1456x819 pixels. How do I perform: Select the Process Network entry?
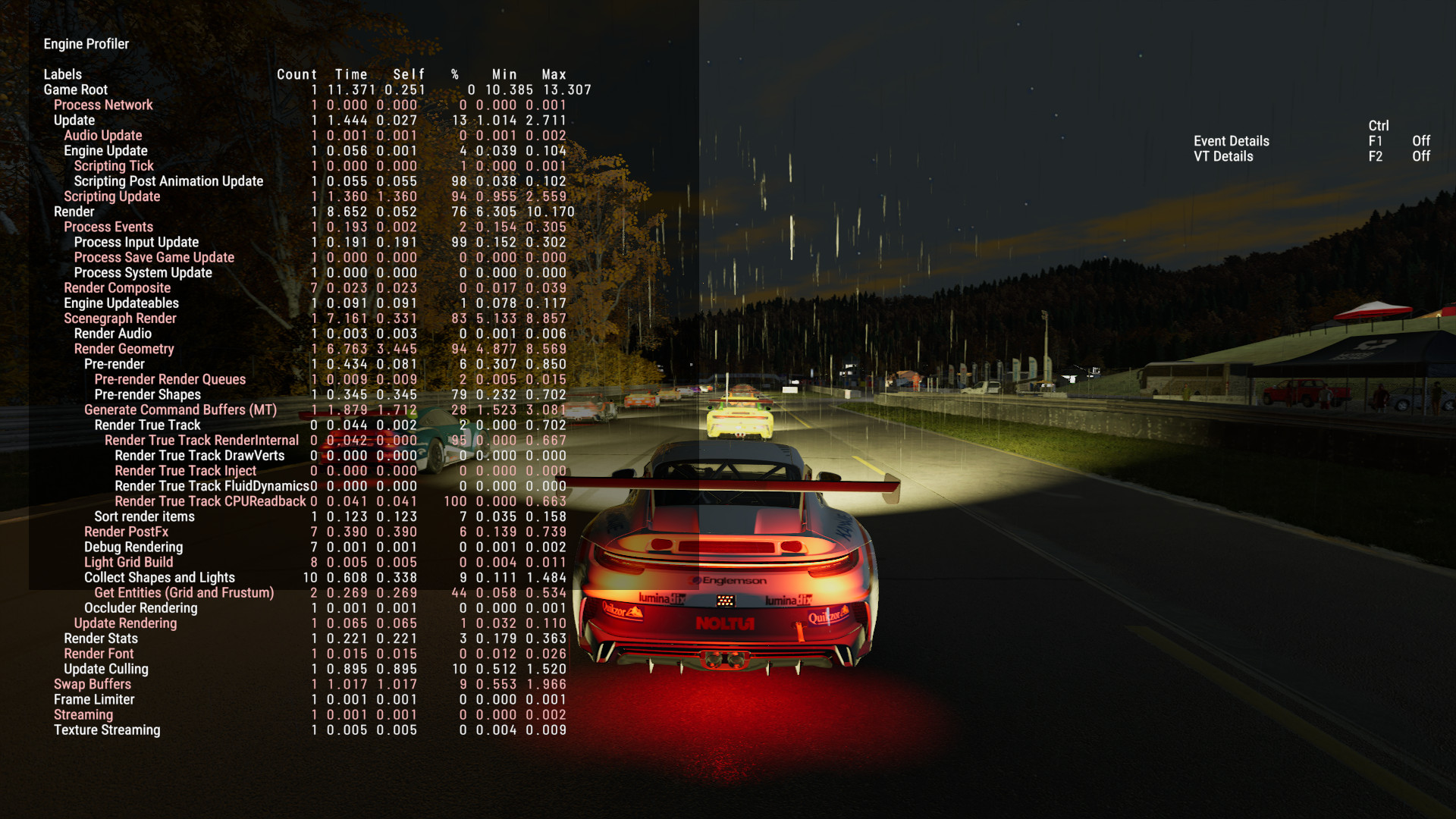click(x=103, y=105)
